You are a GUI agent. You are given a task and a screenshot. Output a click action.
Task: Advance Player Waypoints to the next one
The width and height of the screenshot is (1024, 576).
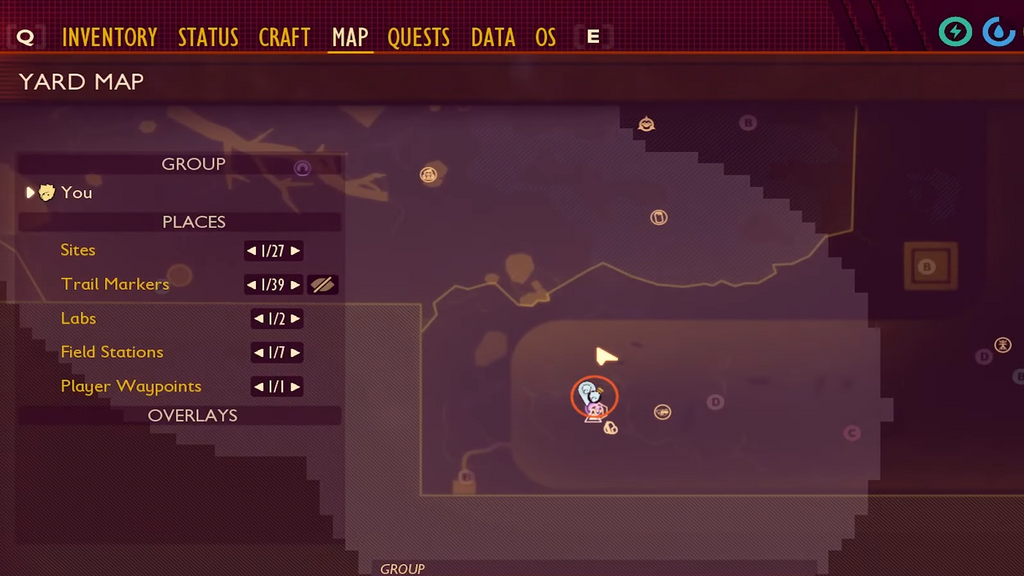pyautogui.click(x=296, y=387)
